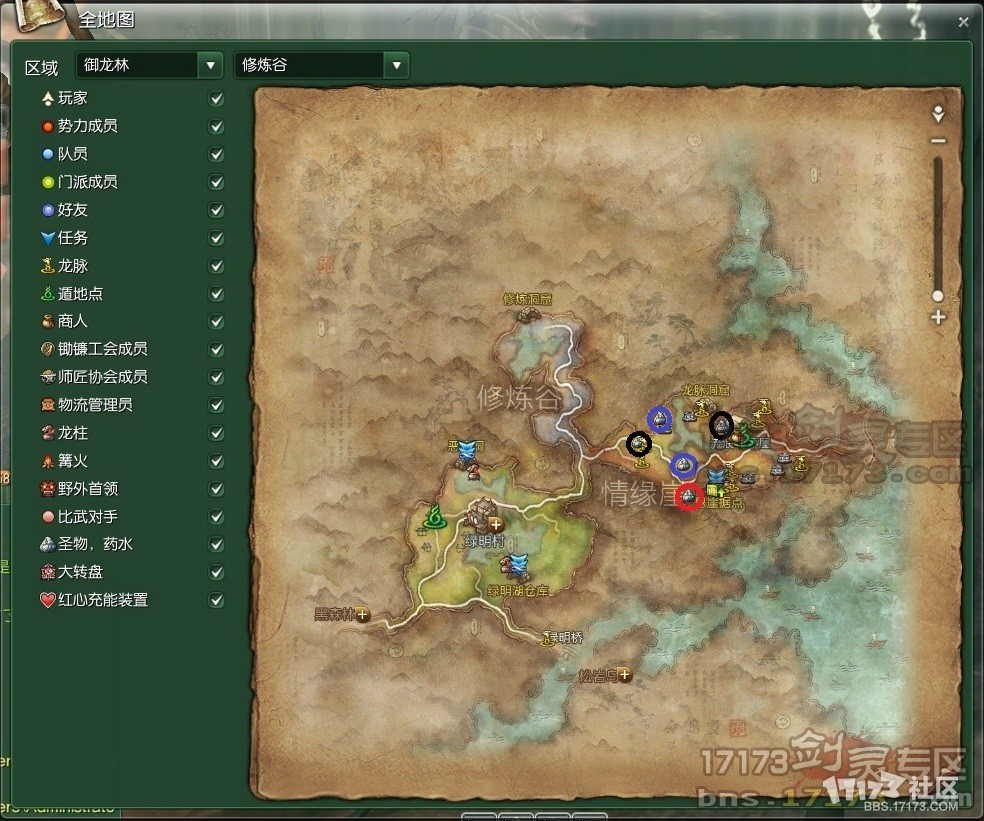Click the green 遁地点 marker near 绿明村
Viewport: 984px width, 821px height.
435,517
